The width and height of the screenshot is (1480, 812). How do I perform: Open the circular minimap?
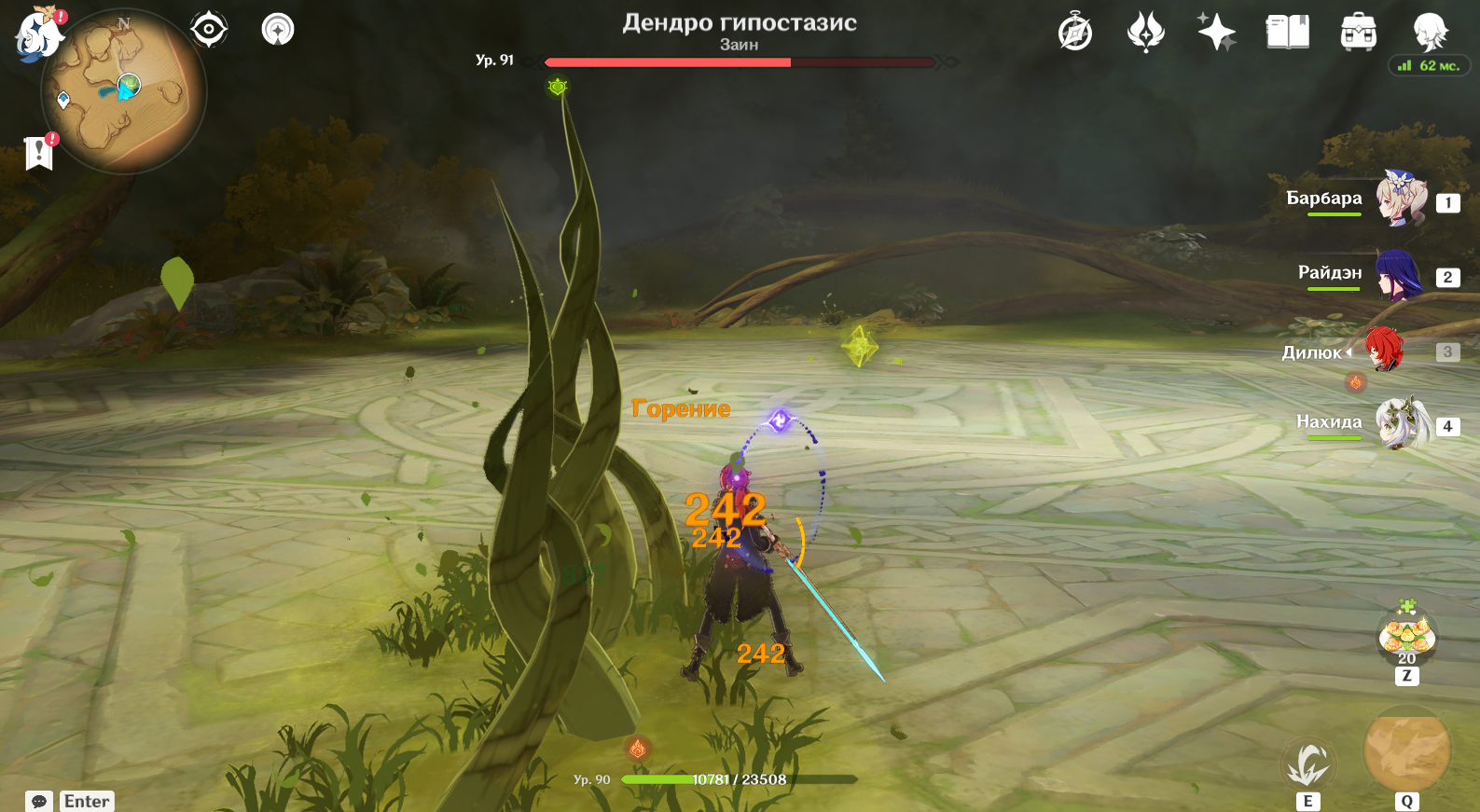pos(123,92)
